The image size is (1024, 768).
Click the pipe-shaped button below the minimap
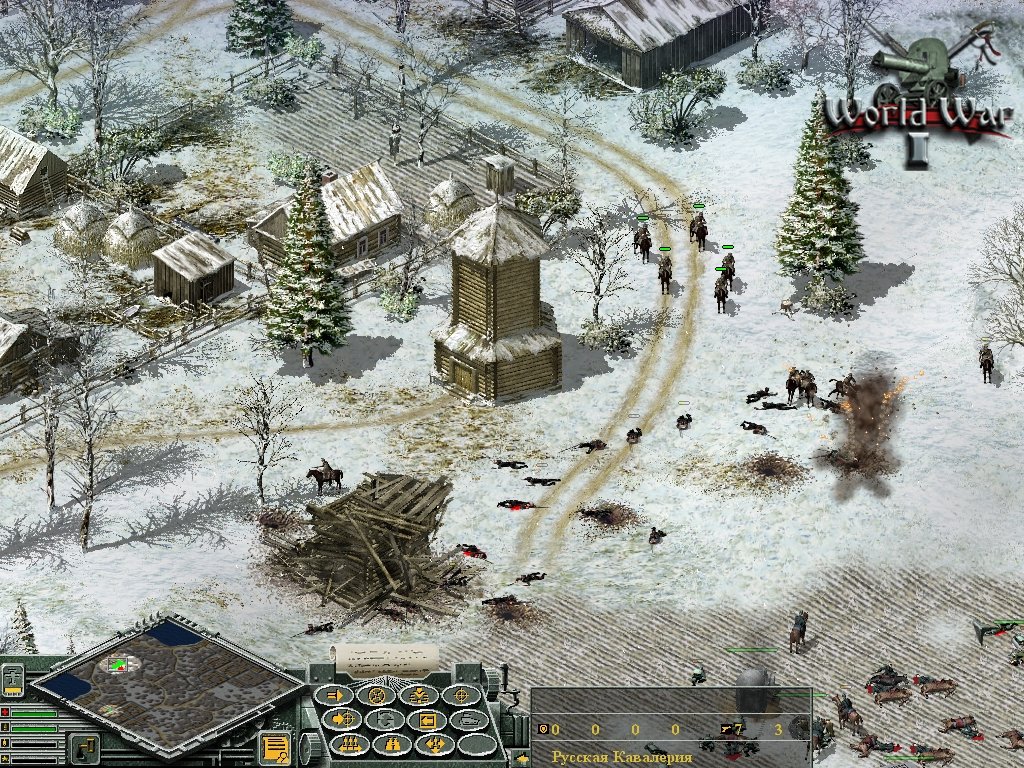point(84,746)
